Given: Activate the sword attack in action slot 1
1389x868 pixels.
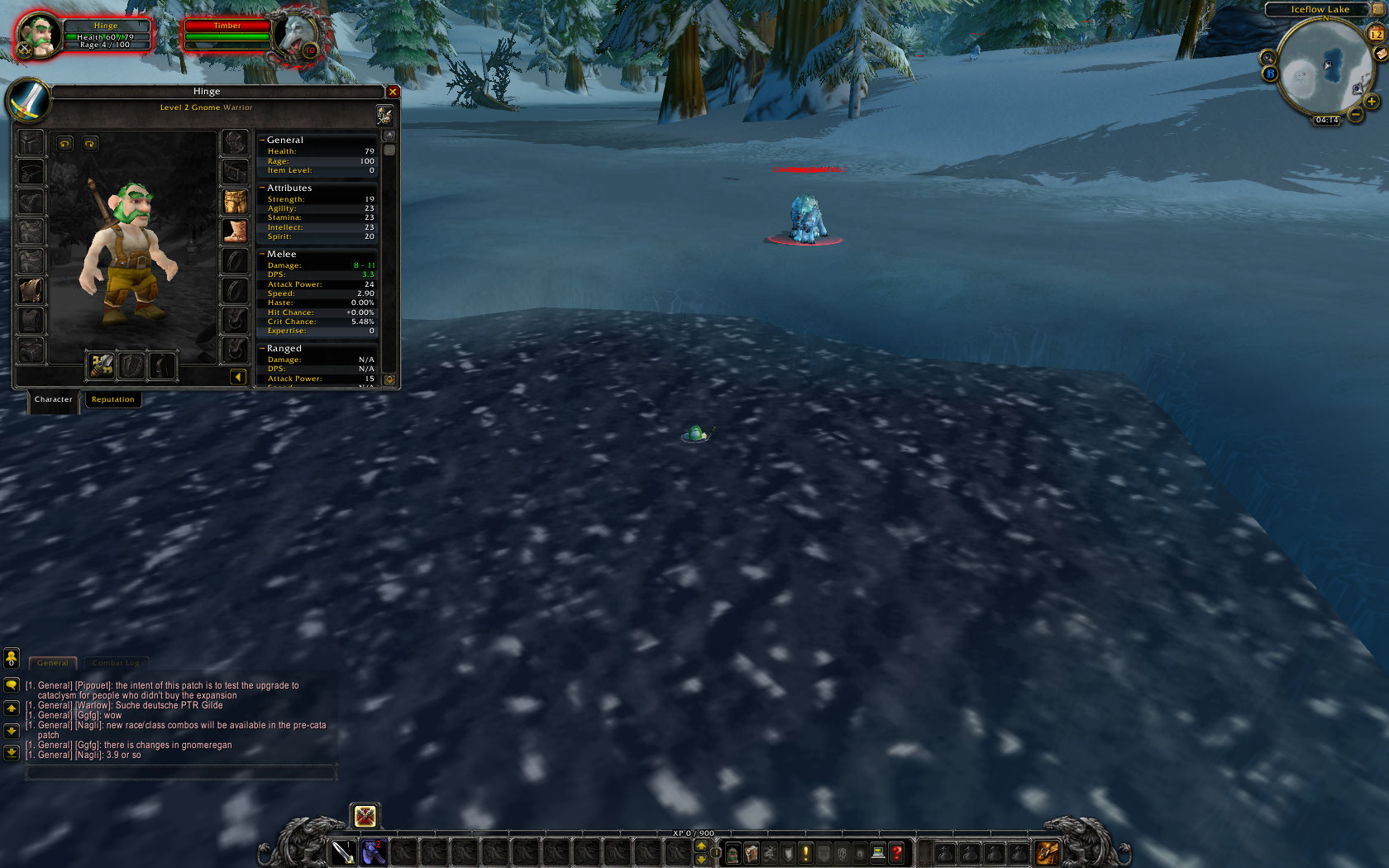Looking at the screenshot, I should (x=343, y=852).
